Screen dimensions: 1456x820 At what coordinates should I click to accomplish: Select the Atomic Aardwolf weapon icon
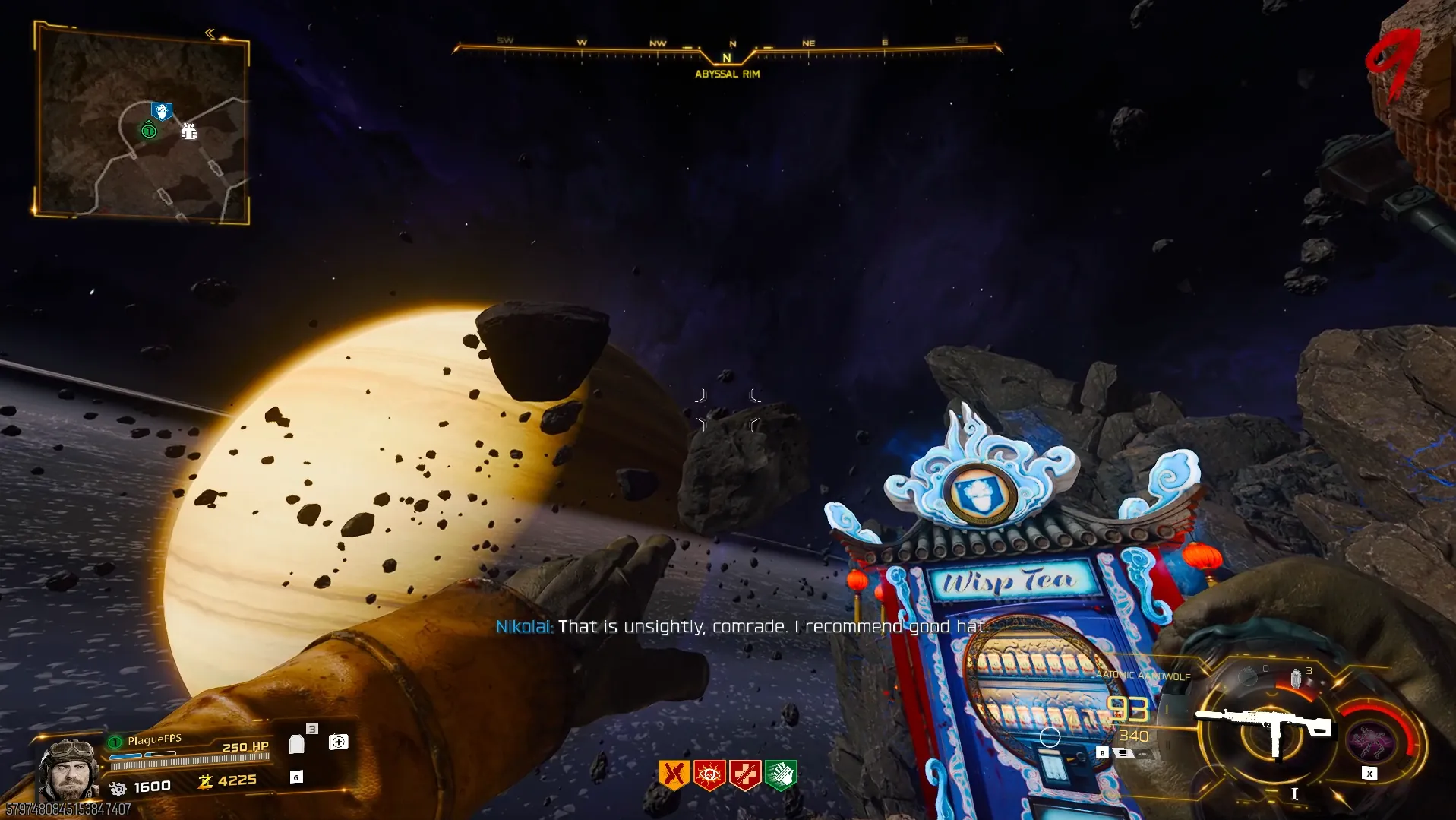pos(1263,726)
